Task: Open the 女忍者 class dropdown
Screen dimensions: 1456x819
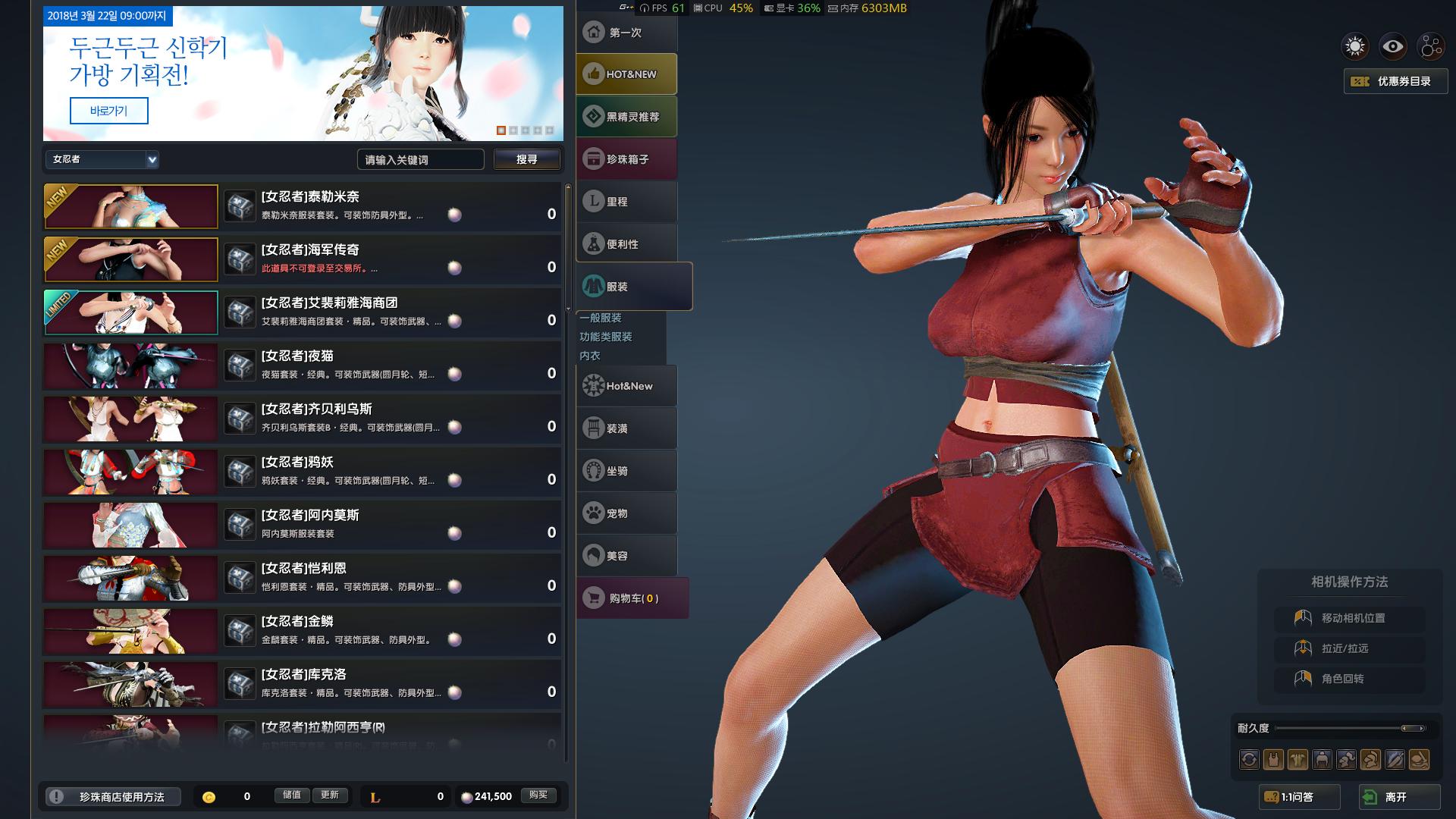Action: coord(102,159)
